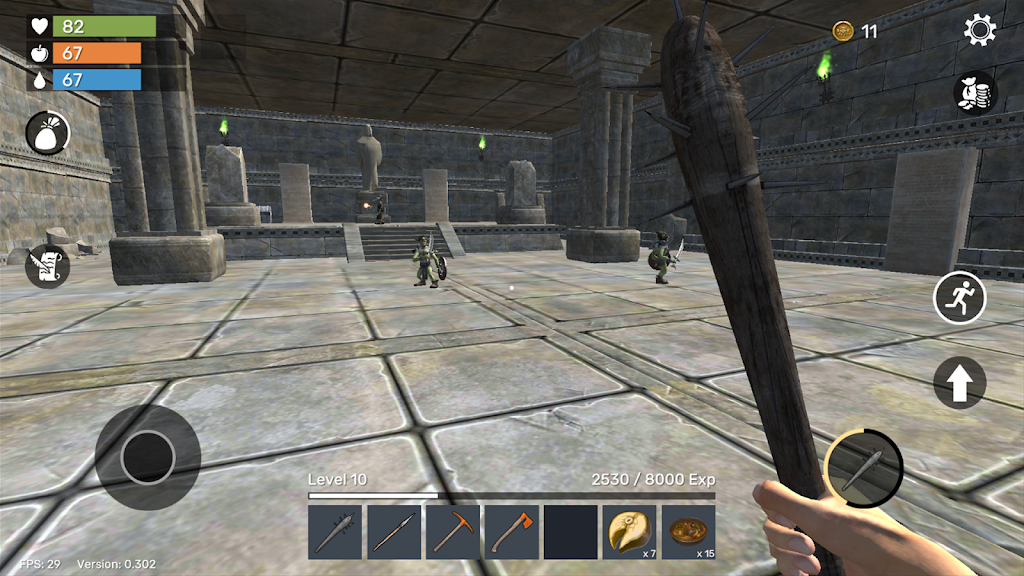
Task: Open the quest scroll and quill journal
Action: (47, 266)
